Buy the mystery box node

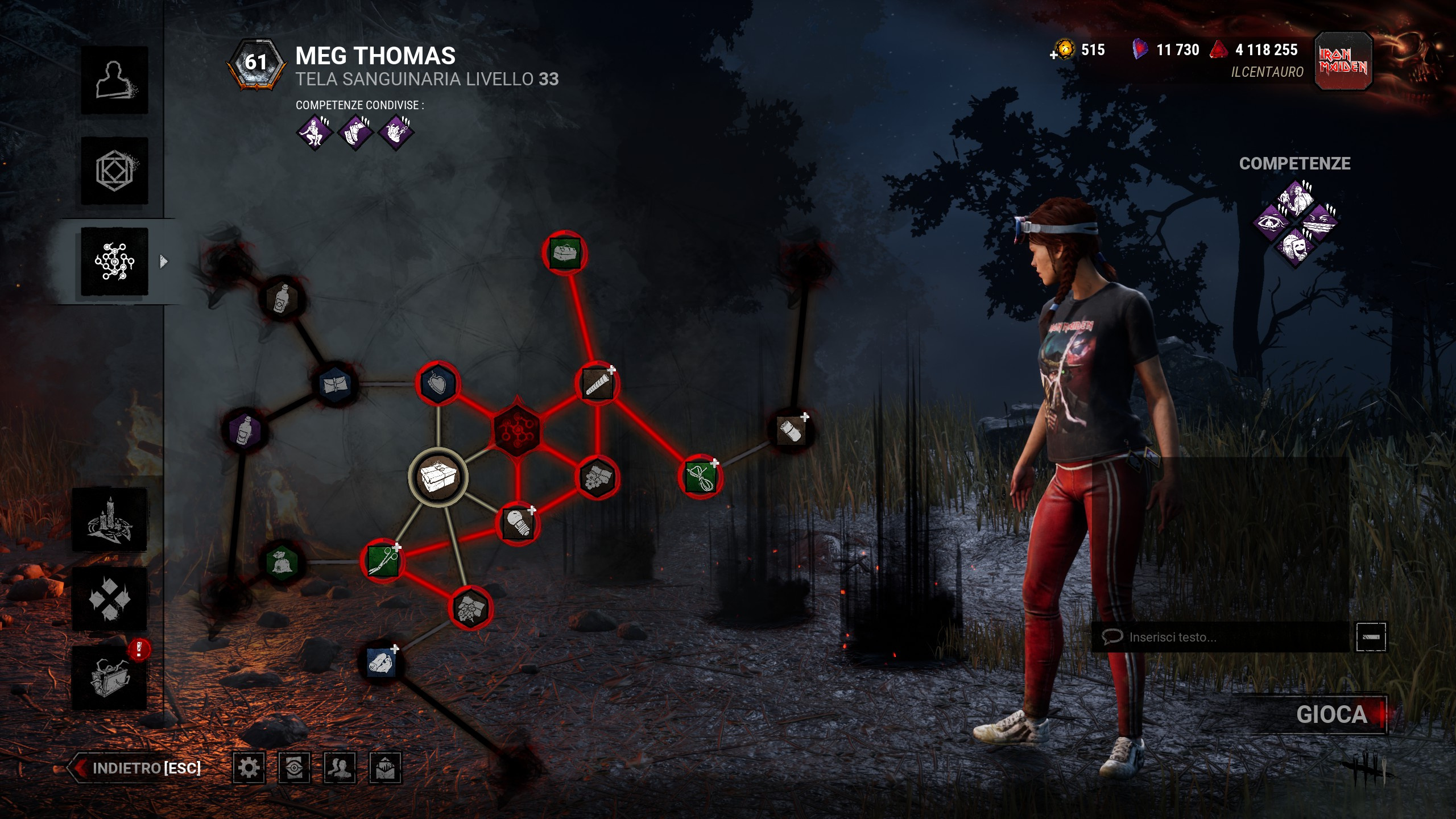437,477
